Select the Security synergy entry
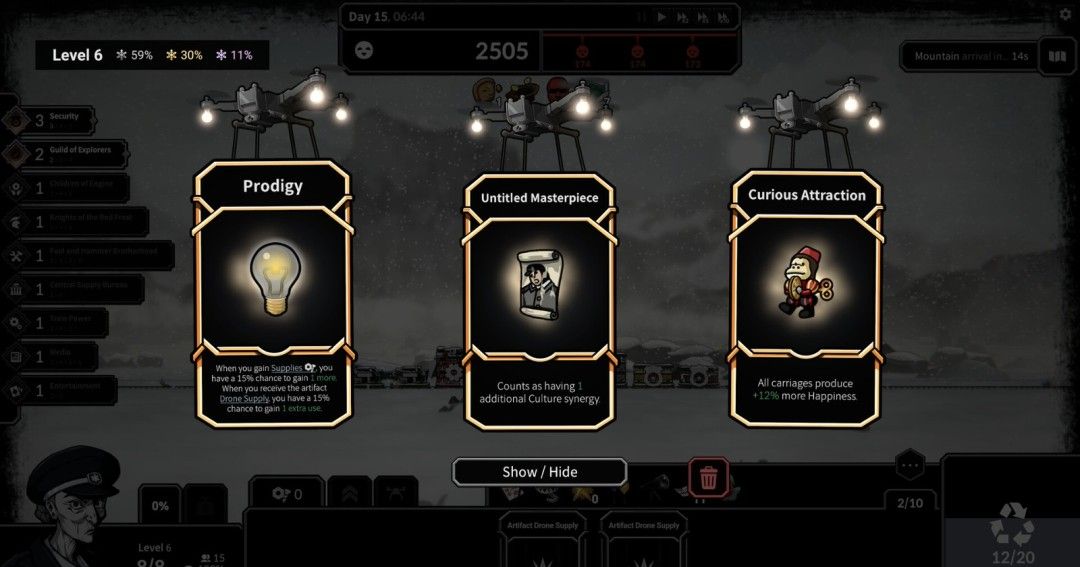This screenshot has height=567, width=1080. 55,120
